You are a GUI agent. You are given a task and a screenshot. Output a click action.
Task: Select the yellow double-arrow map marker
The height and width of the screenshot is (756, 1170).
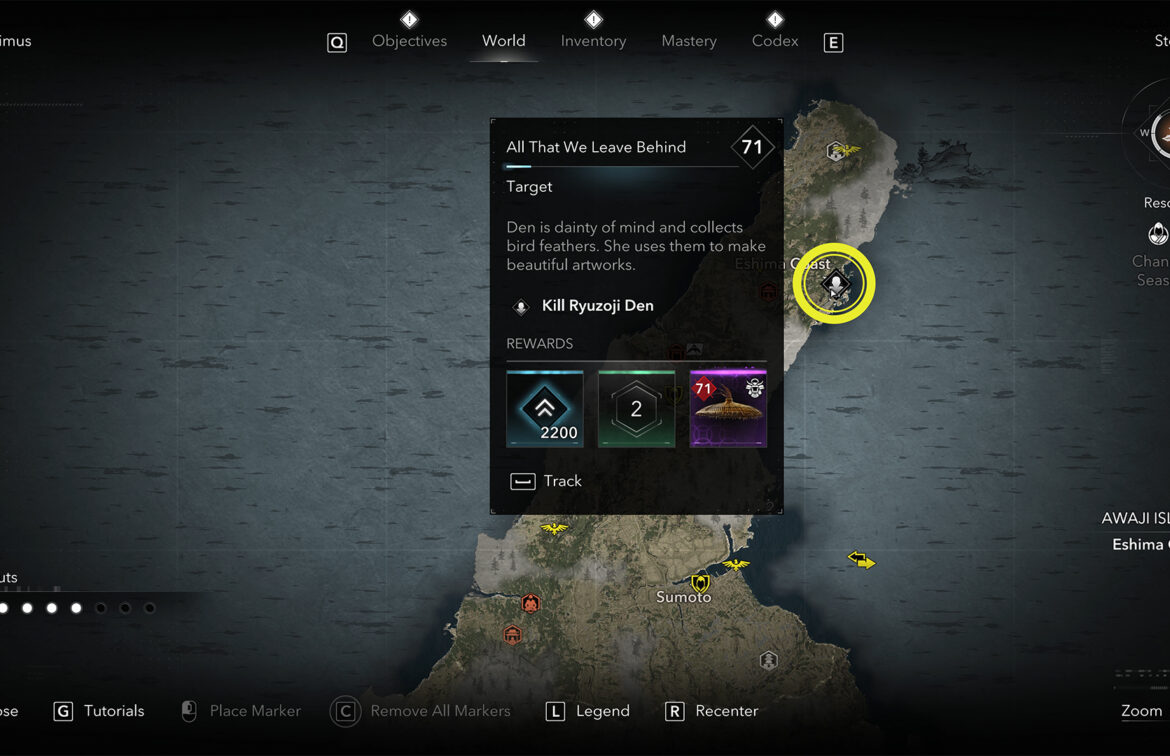pos(861,560)
